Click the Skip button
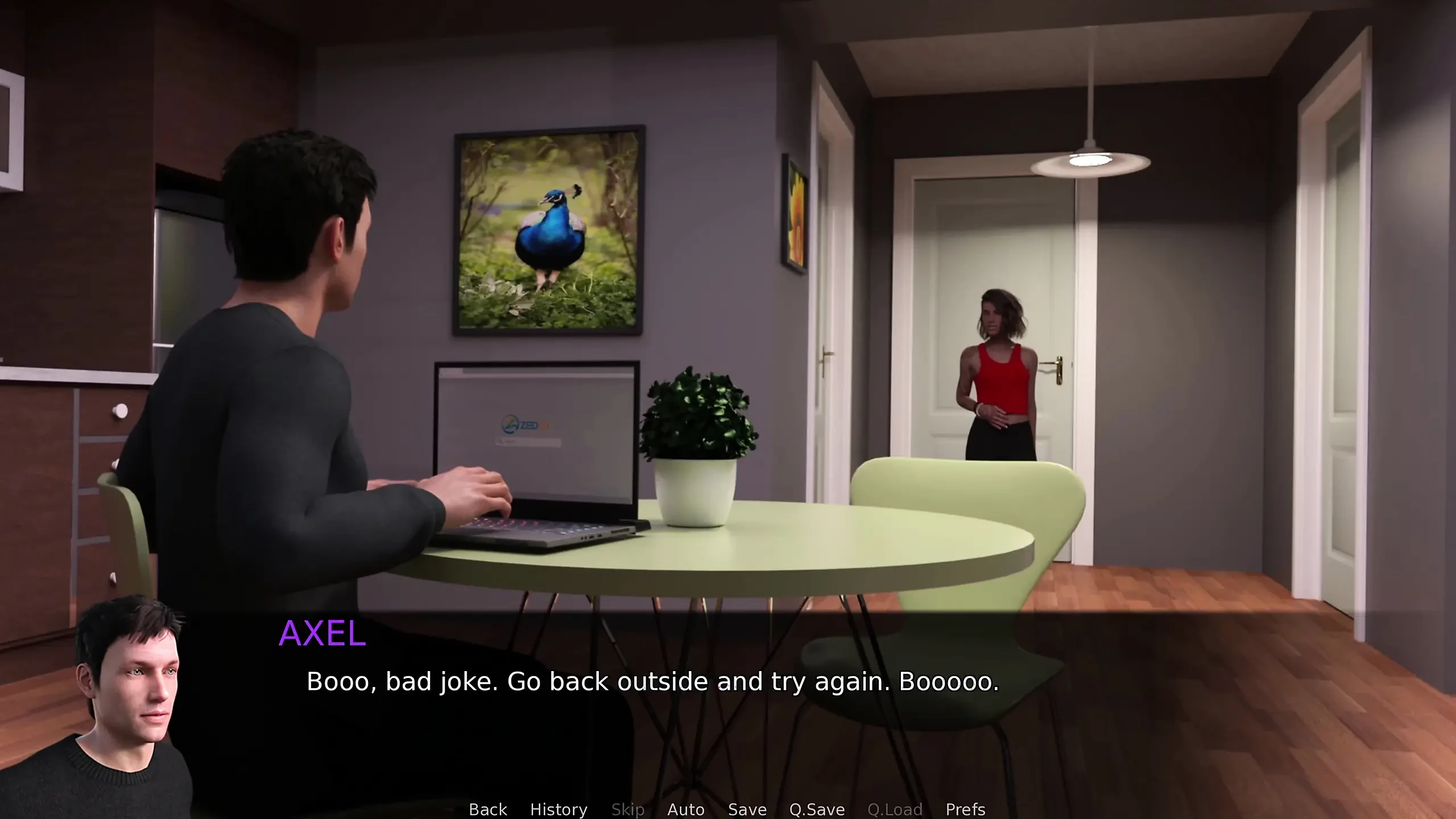Image resolution: width=1456 pixels, height=819 pixels. coord(627,809)
